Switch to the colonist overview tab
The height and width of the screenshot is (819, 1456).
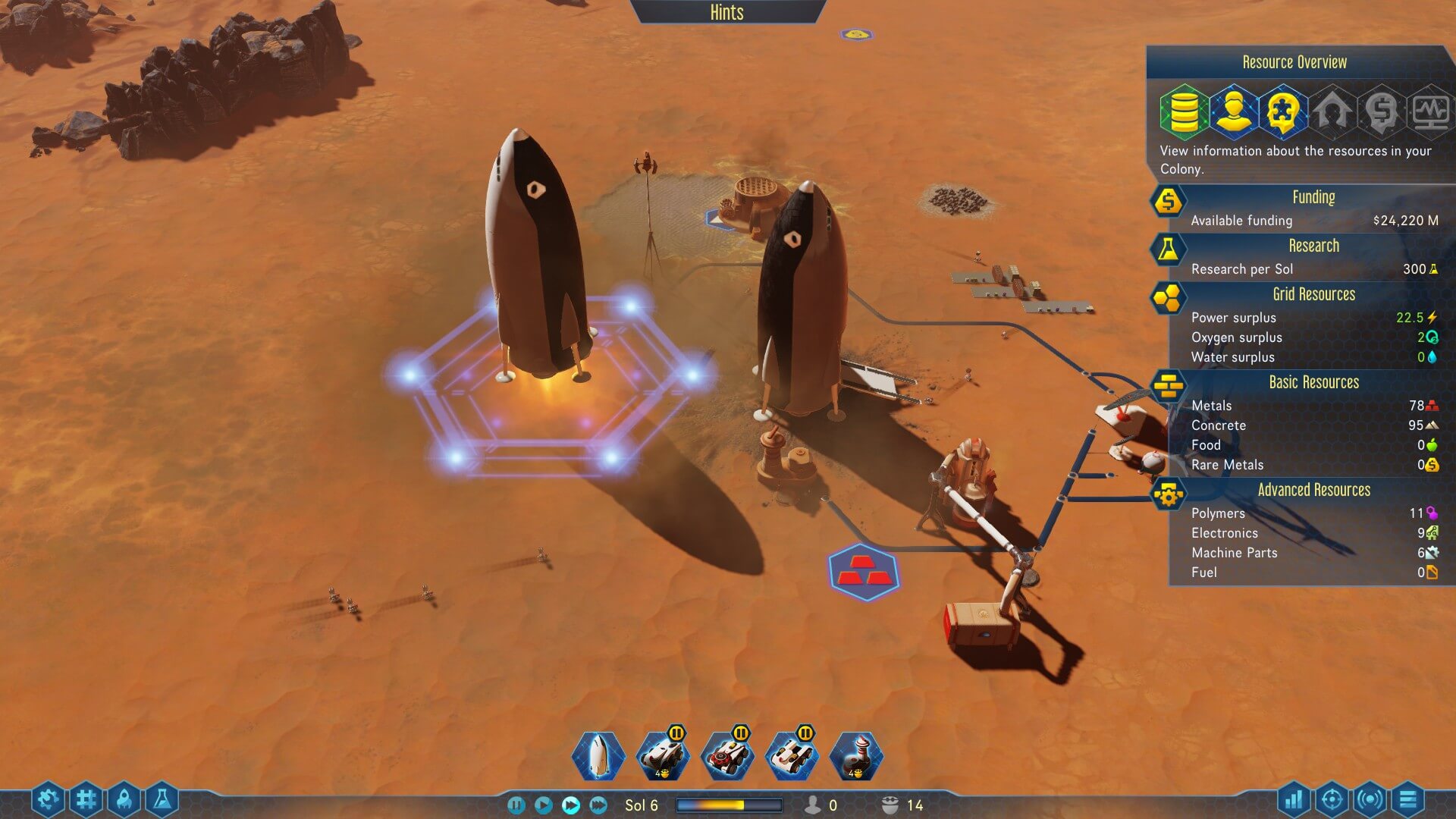tap(1232, 111)
